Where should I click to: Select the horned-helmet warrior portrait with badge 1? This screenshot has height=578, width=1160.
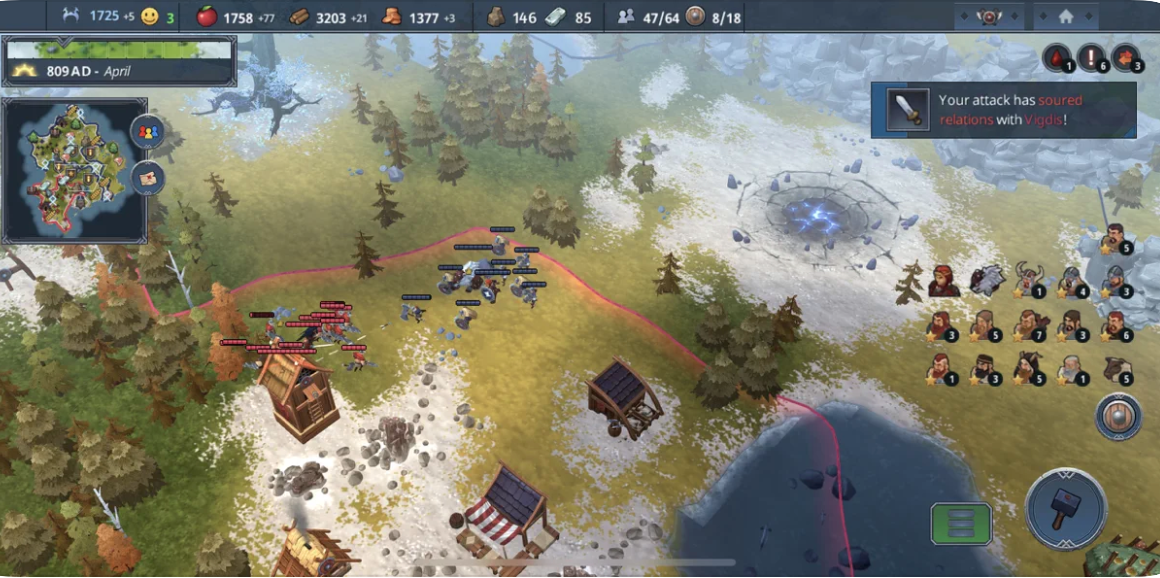(1030, 281)
